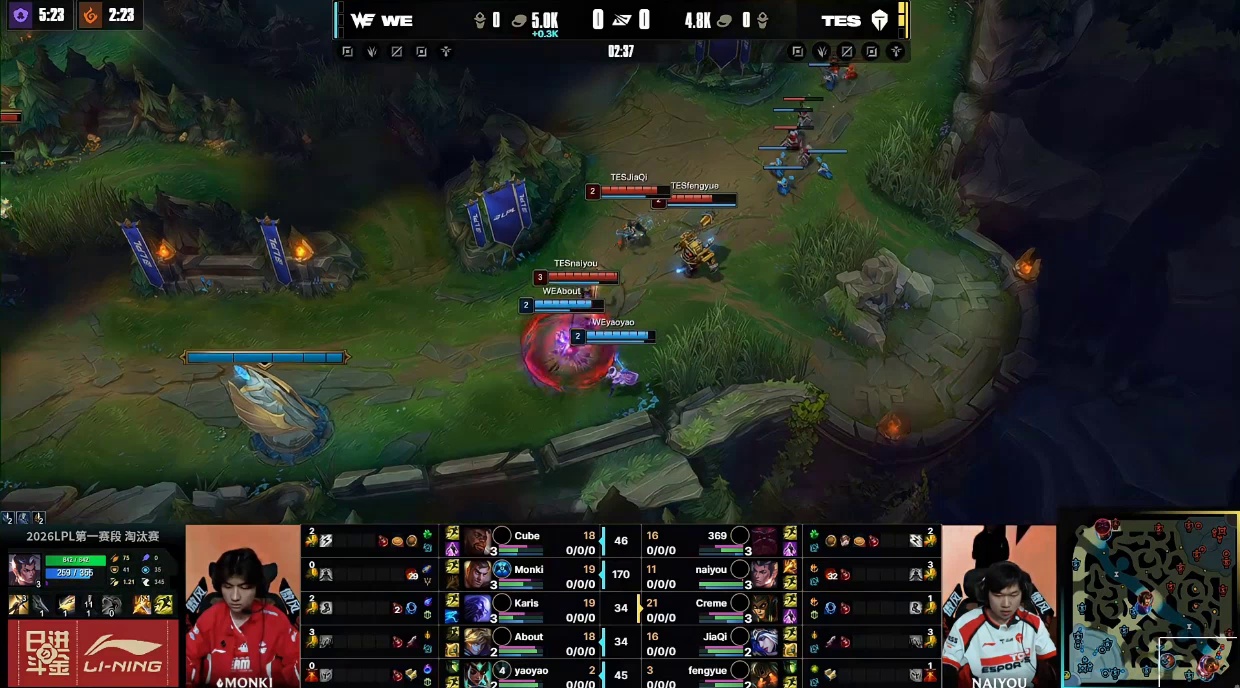Pick yaoyao's scoreboard entry

530,675
